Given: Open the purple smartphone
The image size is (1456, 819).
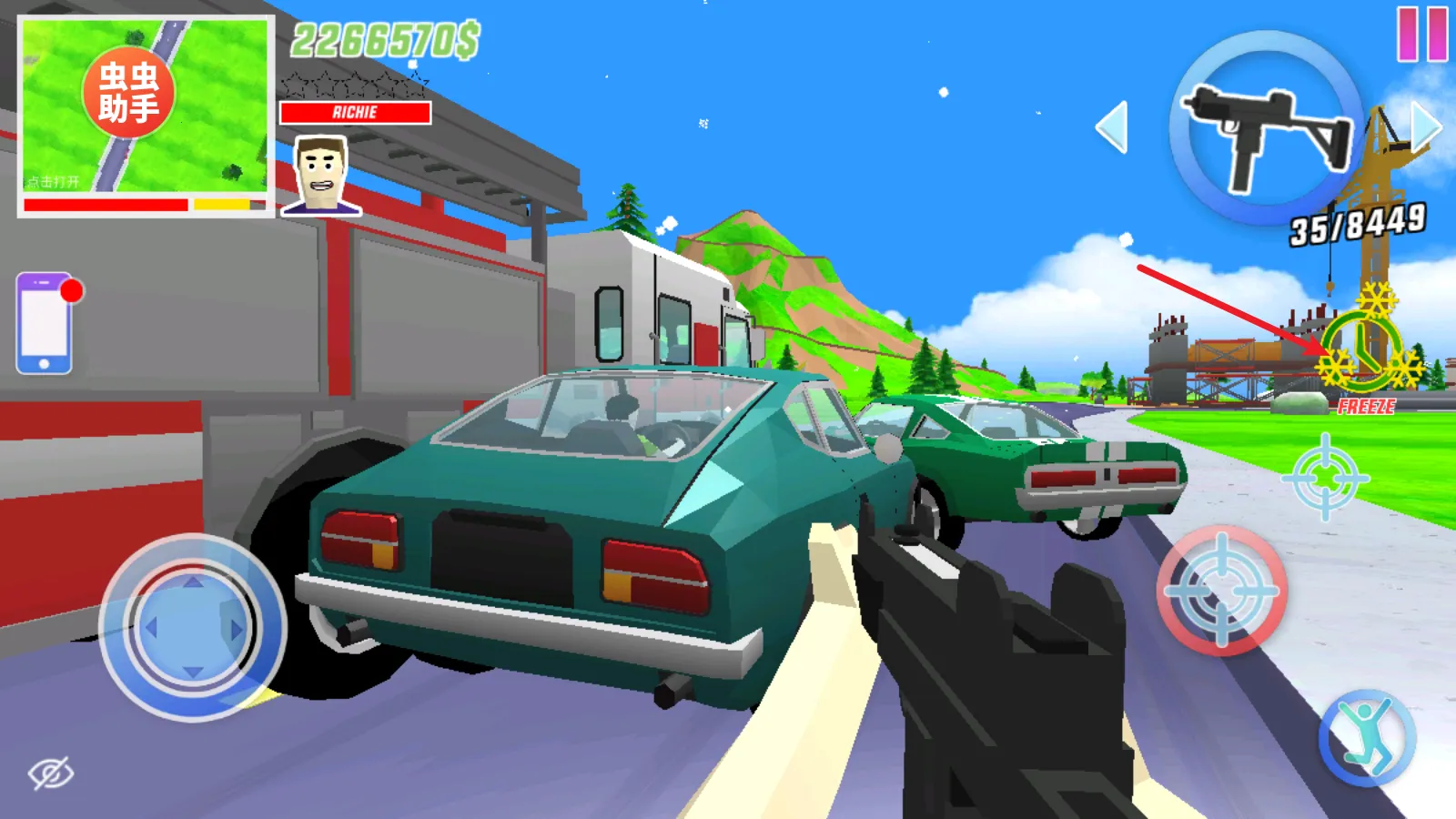Looking at the screenshot, I should 45,323.
